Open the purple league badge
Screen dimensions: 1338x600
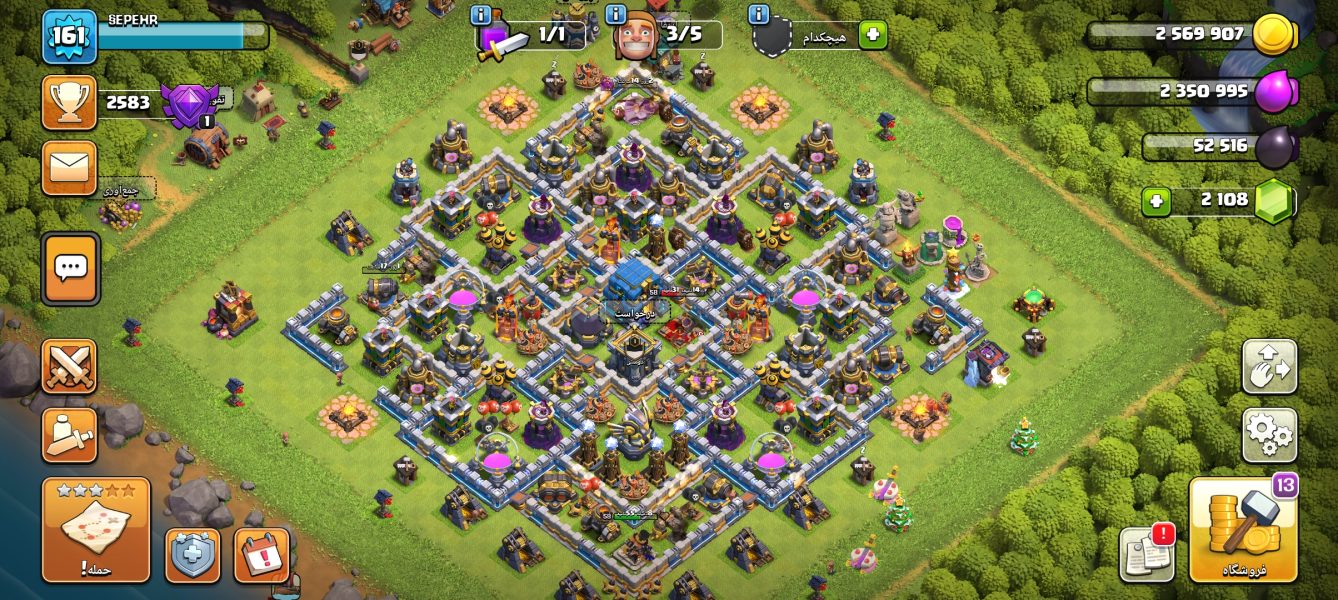[x=190, y=104]
